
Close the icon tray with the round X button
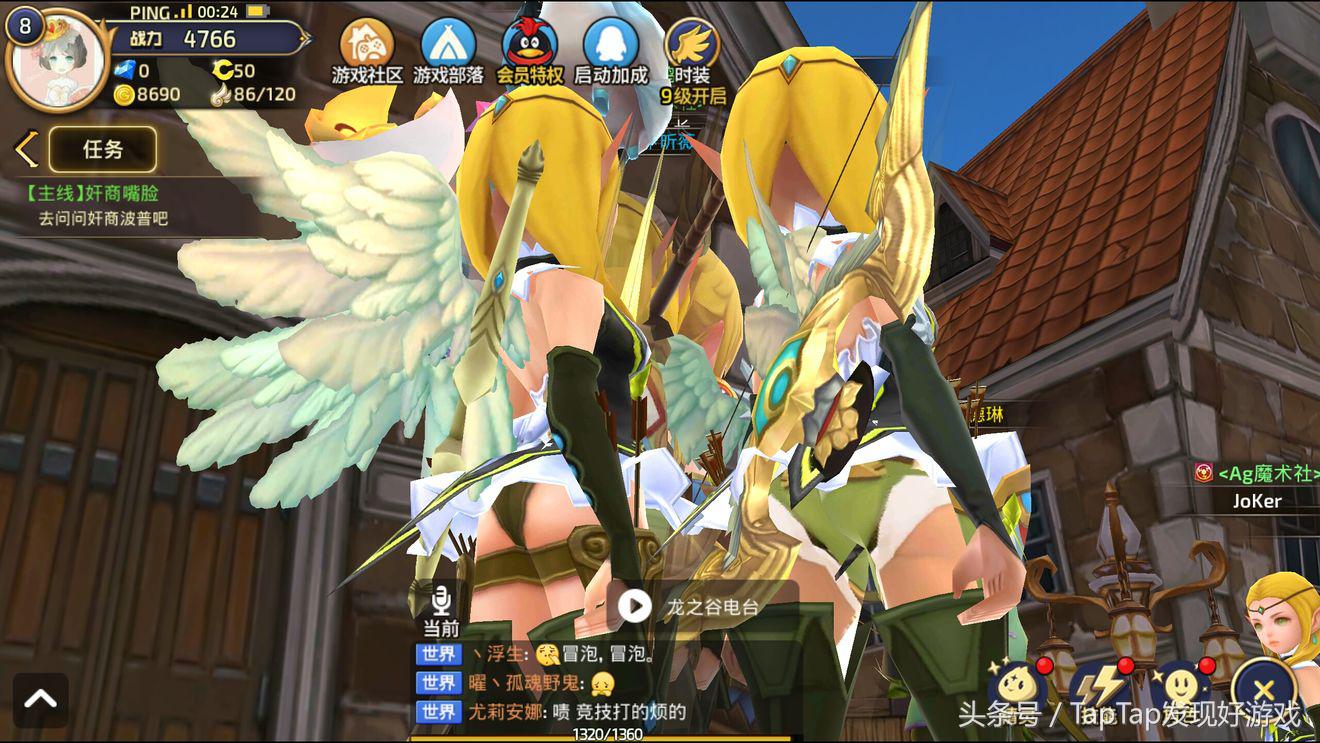[x=1263, y=689]
